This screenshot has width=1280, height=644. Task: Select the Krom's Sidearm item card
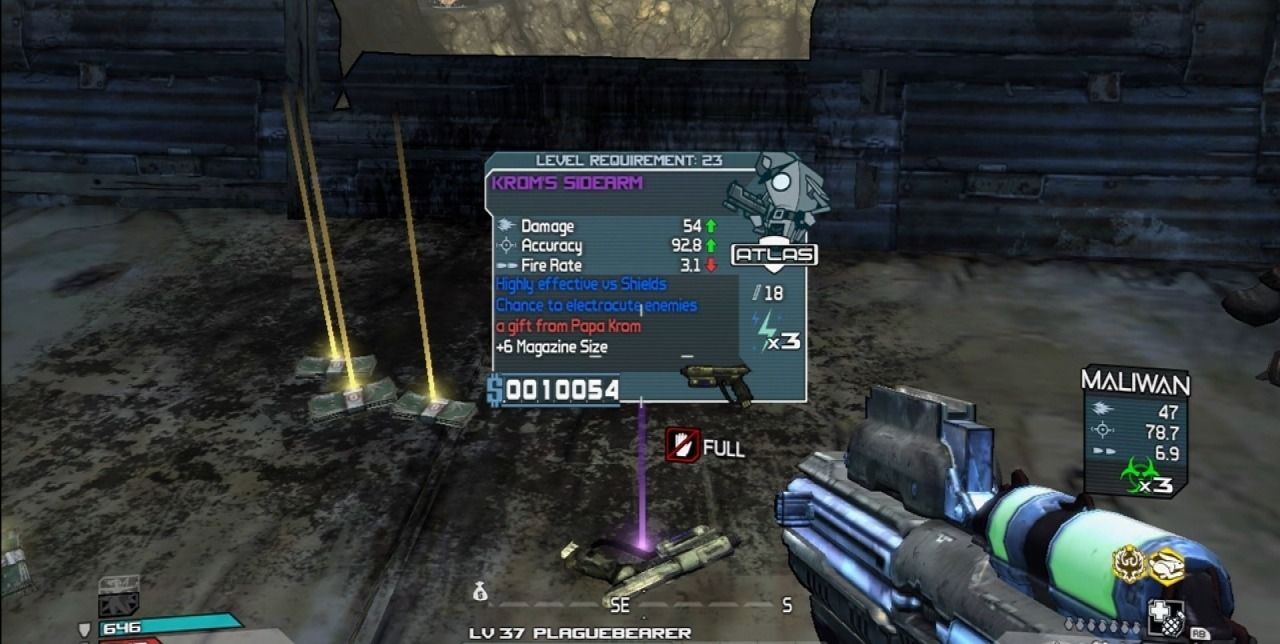(x=645, y=277)
